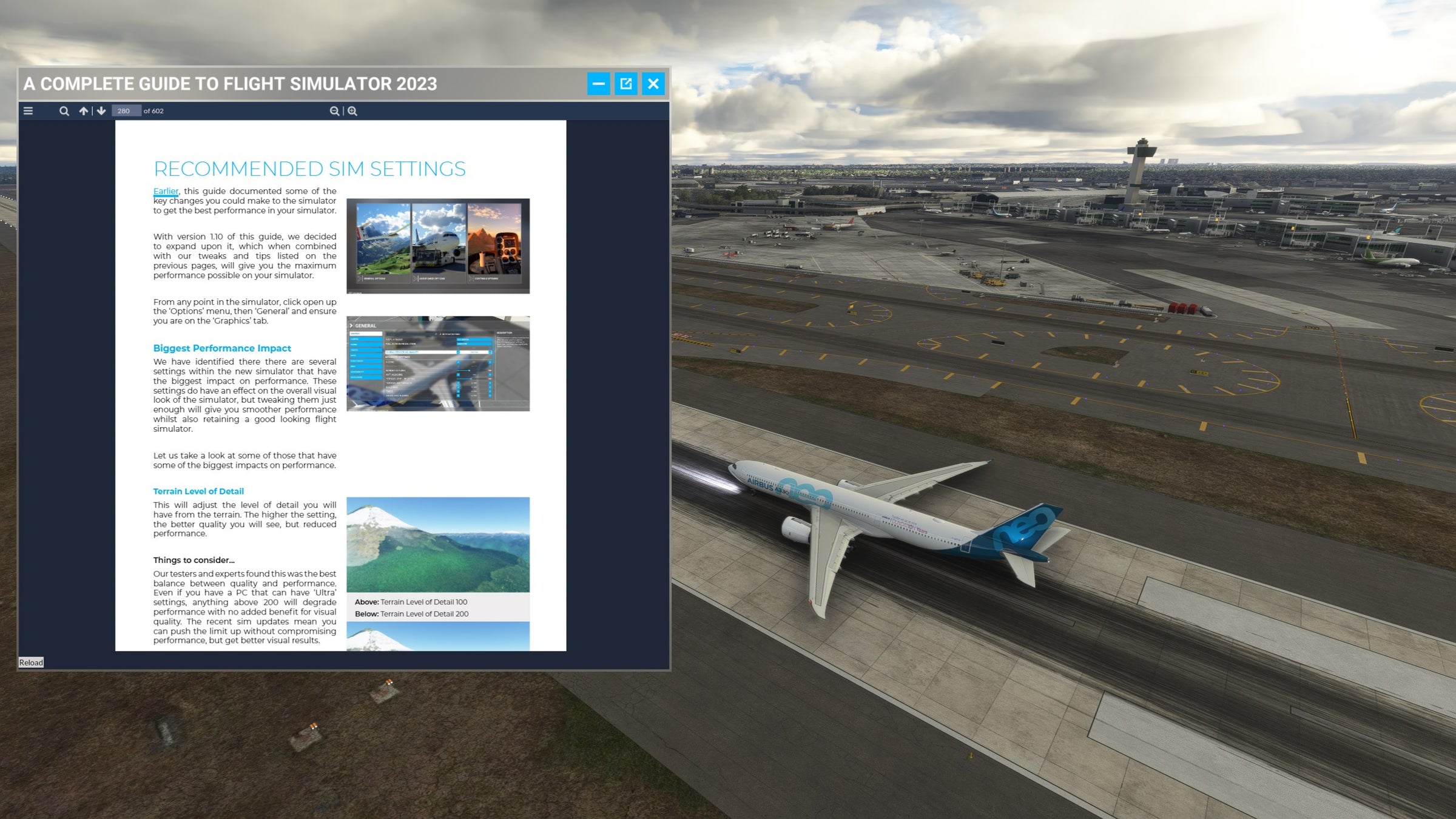Zoom in on the guide page
Screen dimensions: 1456x819
(352, 111)
